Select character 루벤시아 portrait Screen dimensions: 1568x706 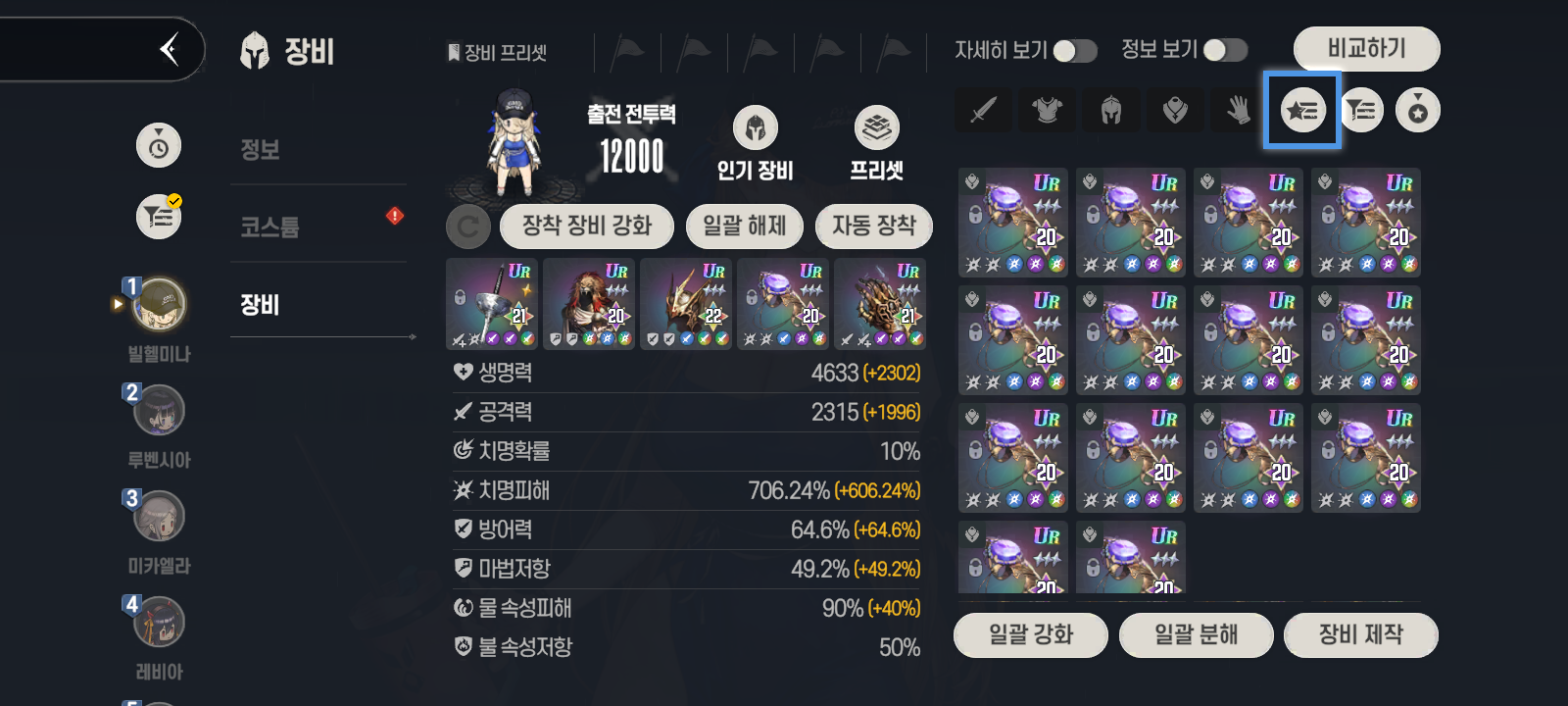click(159, 411)
